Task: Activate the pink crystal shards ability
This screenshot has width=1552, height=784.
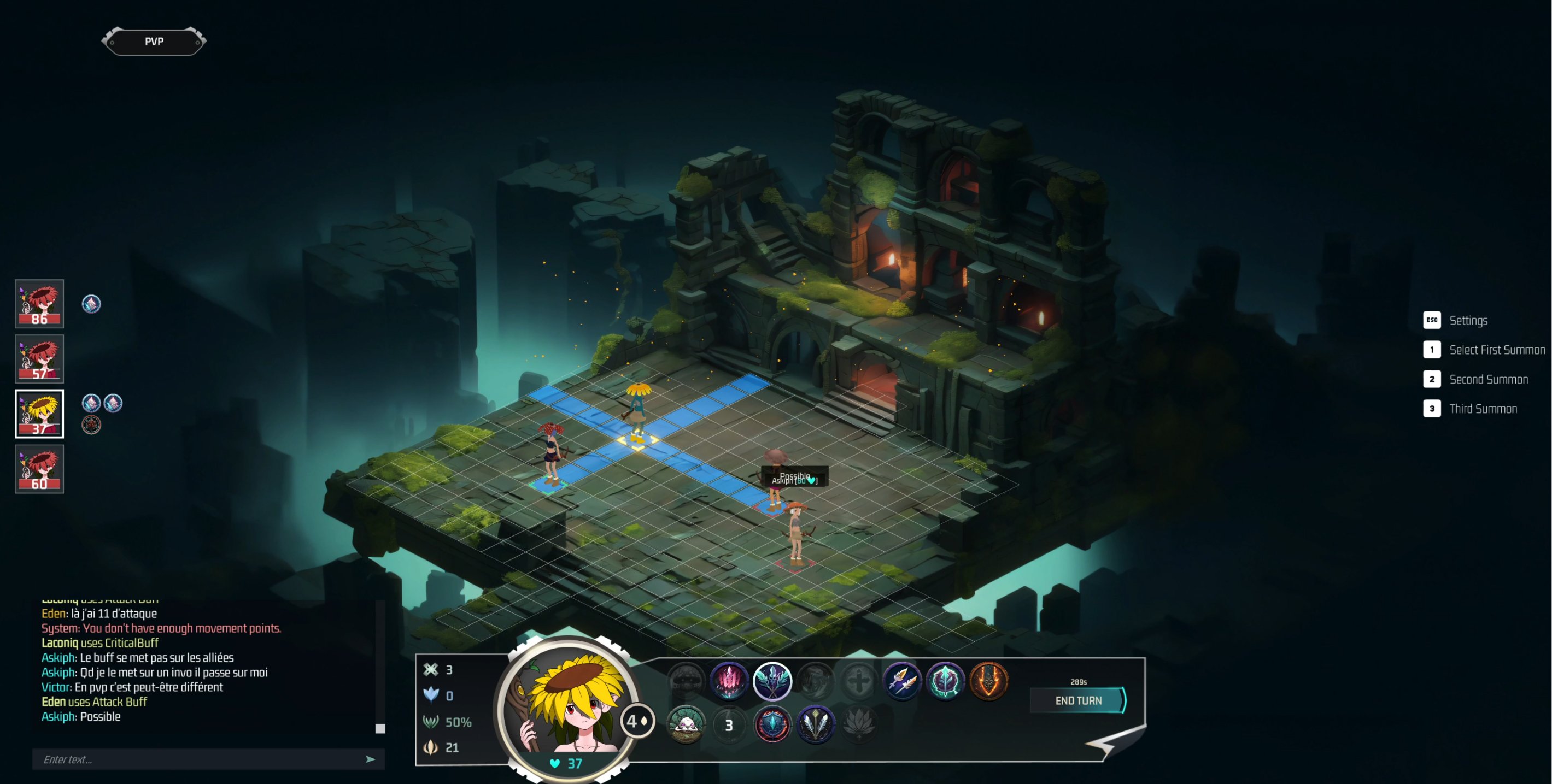Action: coord(729,680)
